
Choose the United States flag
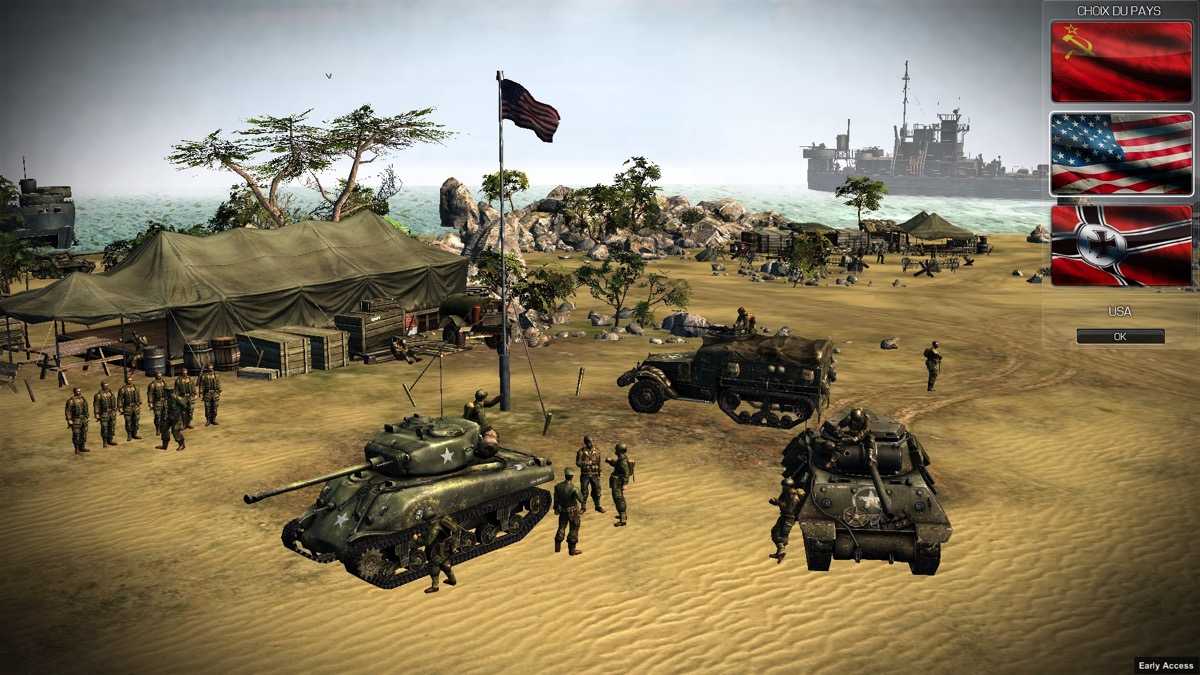(1121, 153)
